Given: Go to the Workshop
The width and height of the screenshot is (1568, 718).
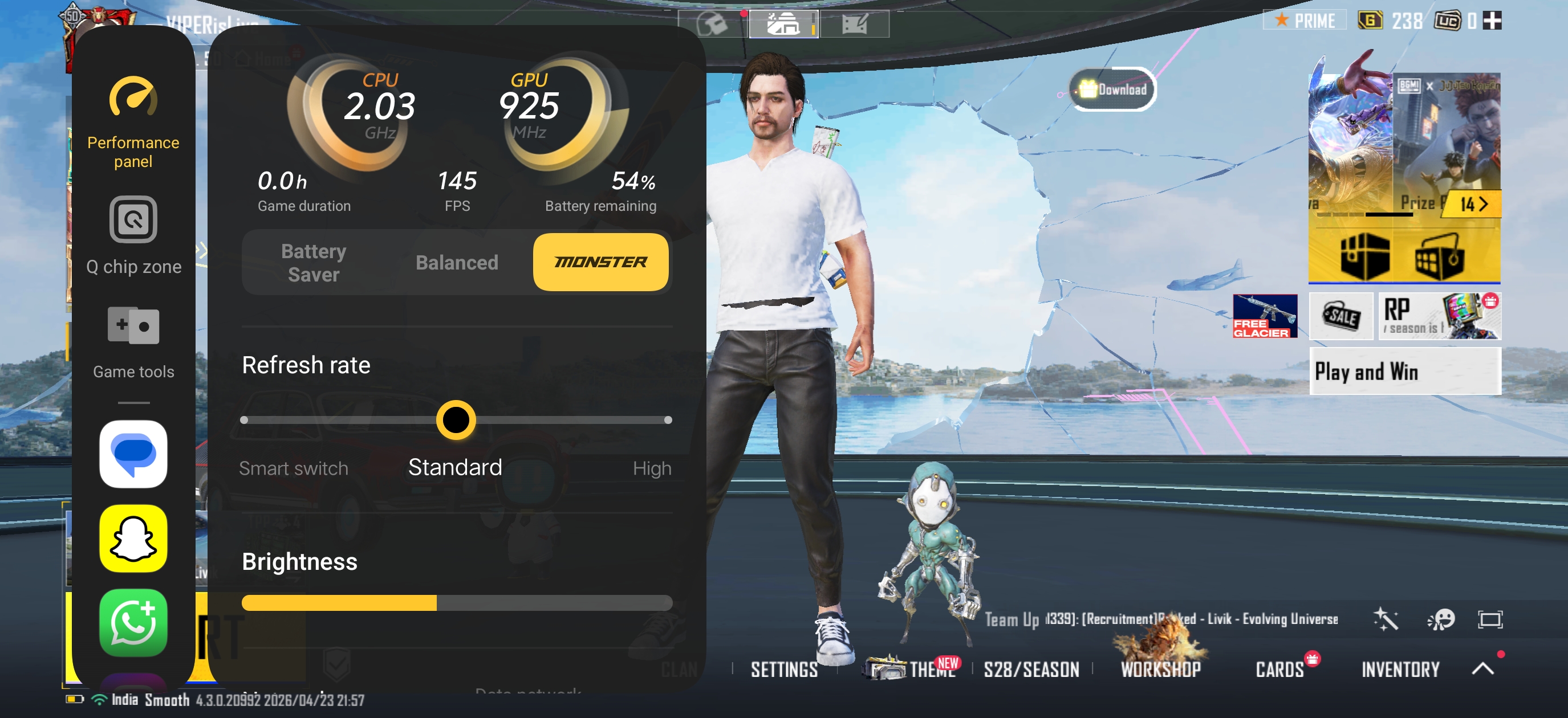Looking at the screenshot, I should 1160,670.
